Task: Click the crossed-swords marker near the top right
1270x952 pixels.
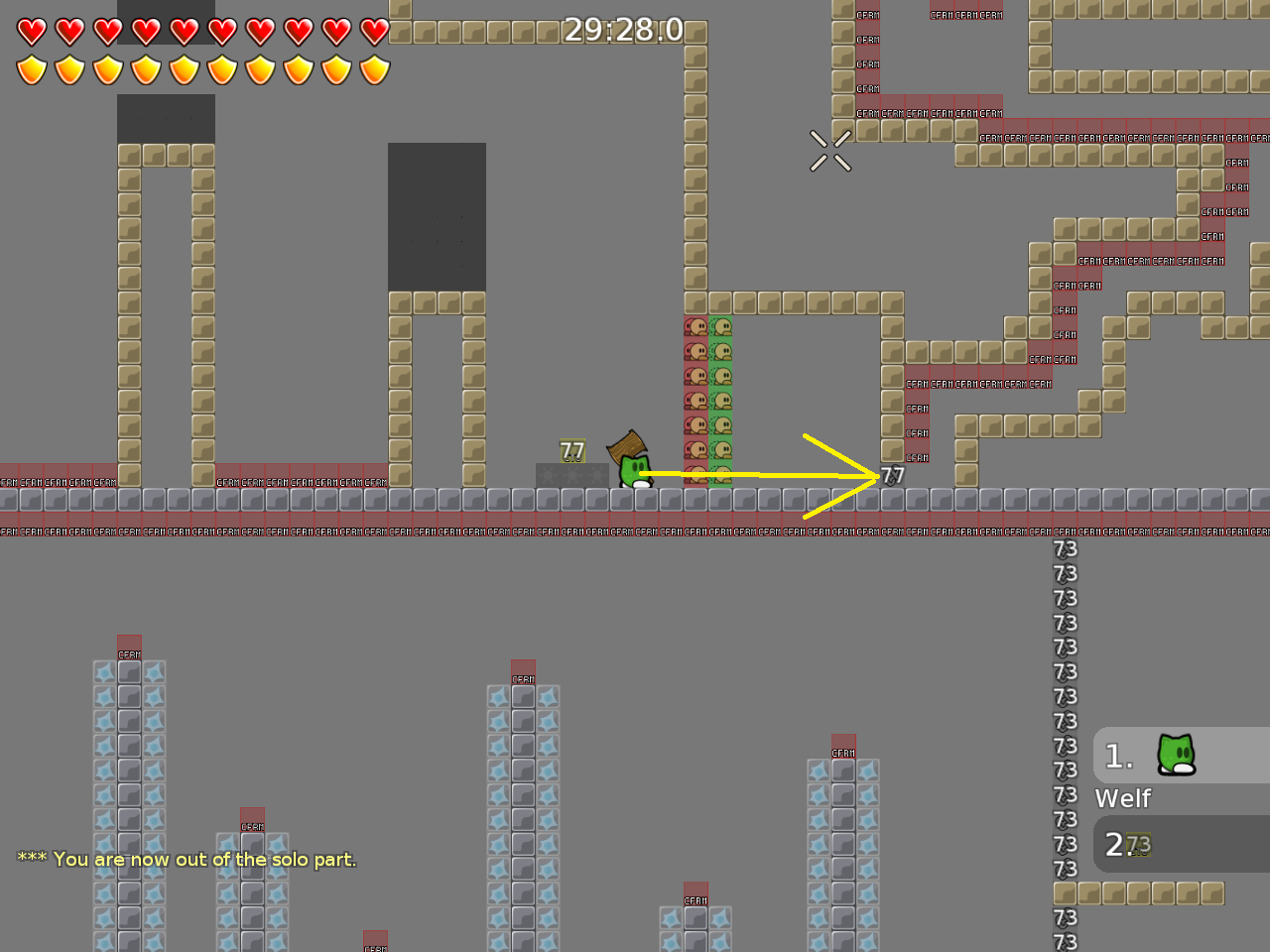Action: tap(831, 150)
